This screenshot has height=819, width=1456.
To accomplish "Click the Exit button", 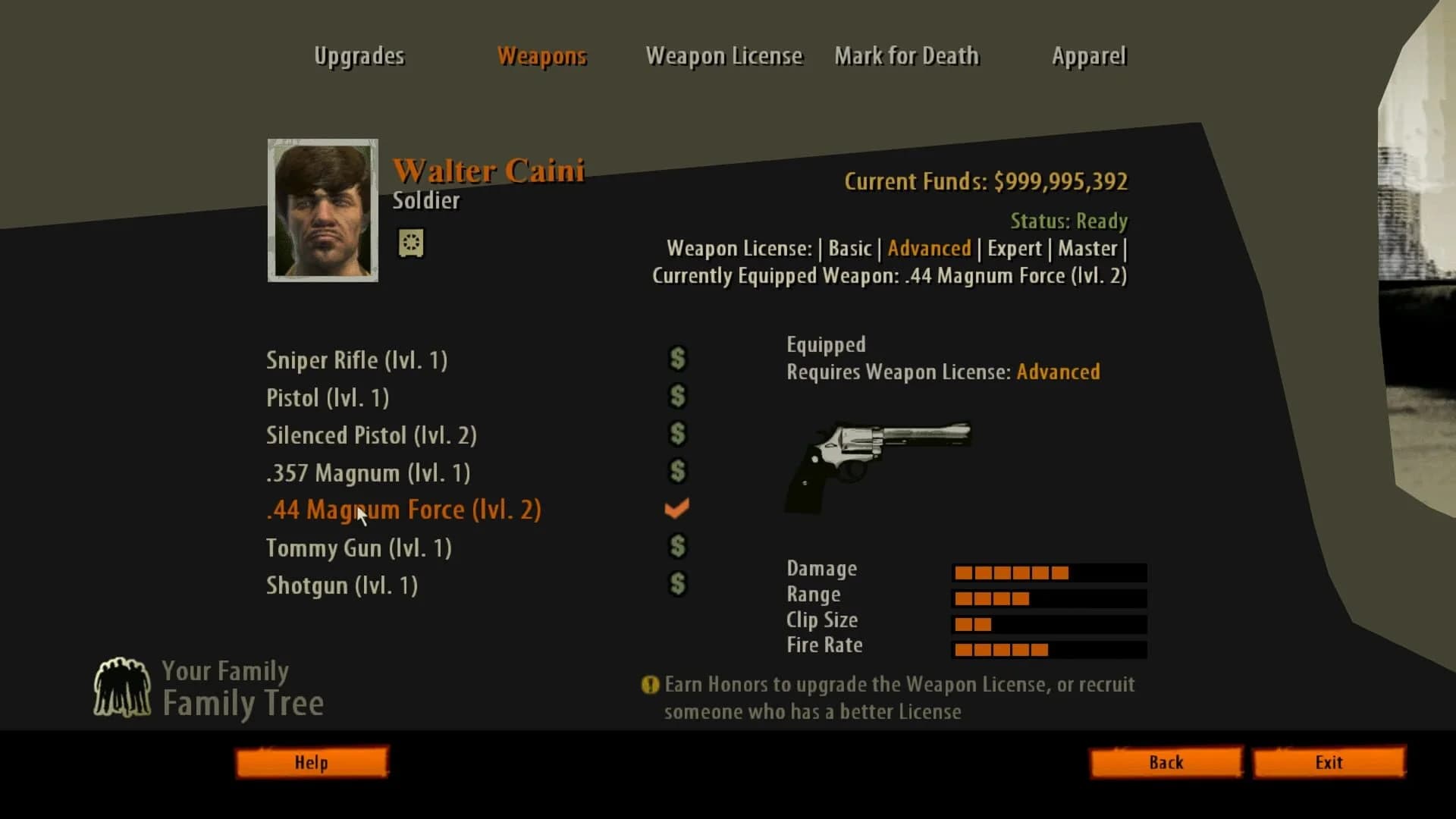I will (1329, 762).
